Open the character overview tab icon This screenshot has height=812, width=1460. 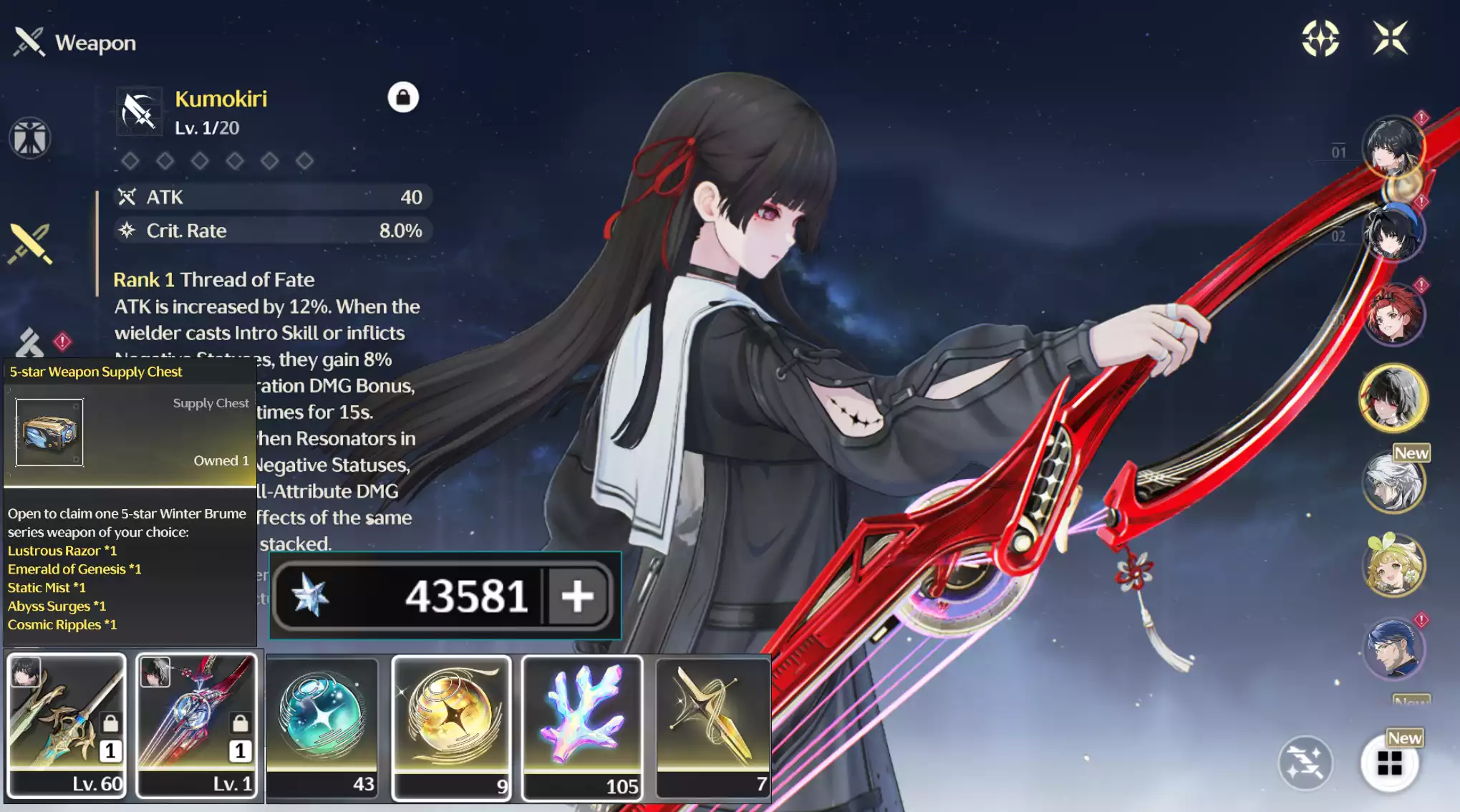30,137
